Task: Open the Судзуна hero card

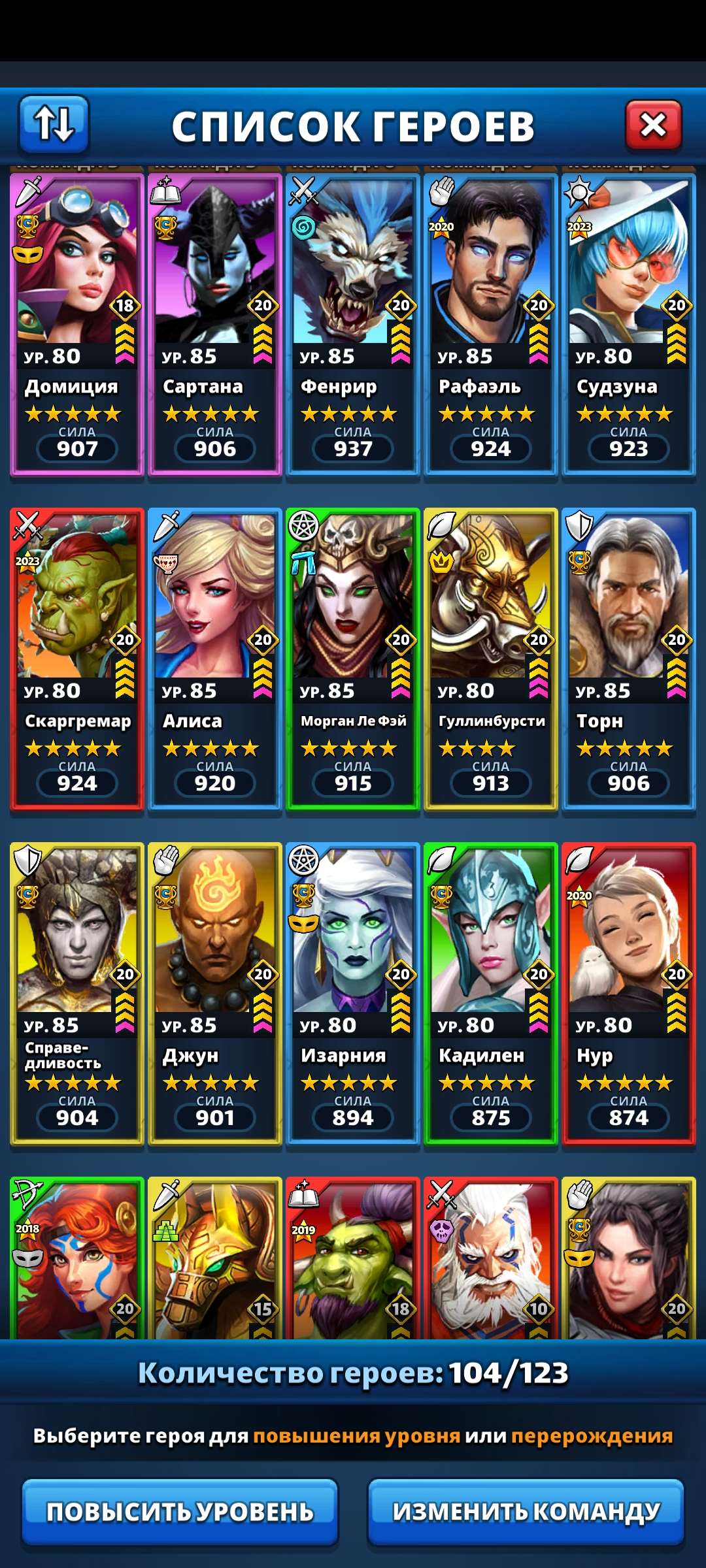Action: (629, 323)
